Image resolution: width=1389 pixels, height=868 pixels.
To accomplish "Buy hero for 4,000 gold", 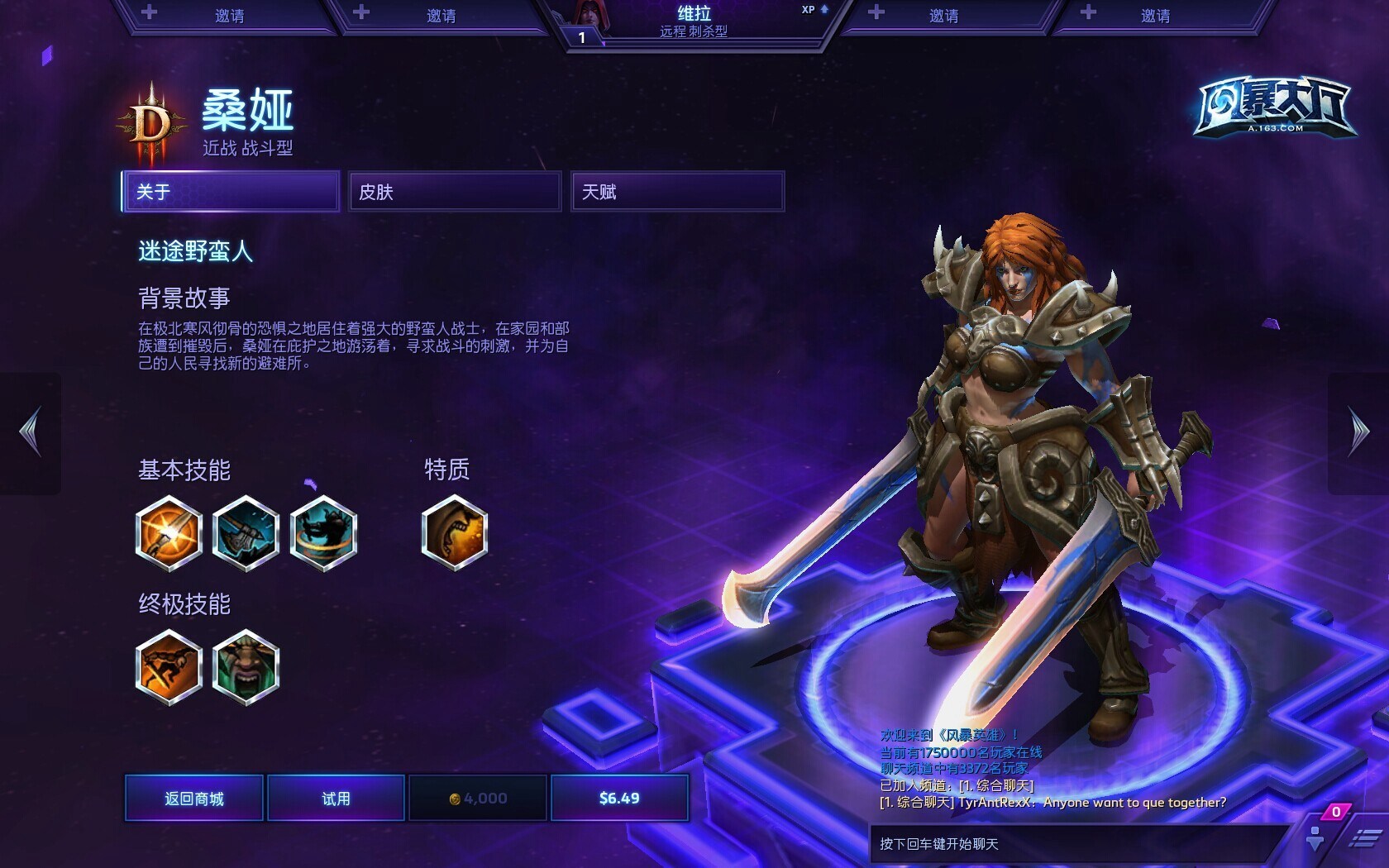I will click(478, 798).
